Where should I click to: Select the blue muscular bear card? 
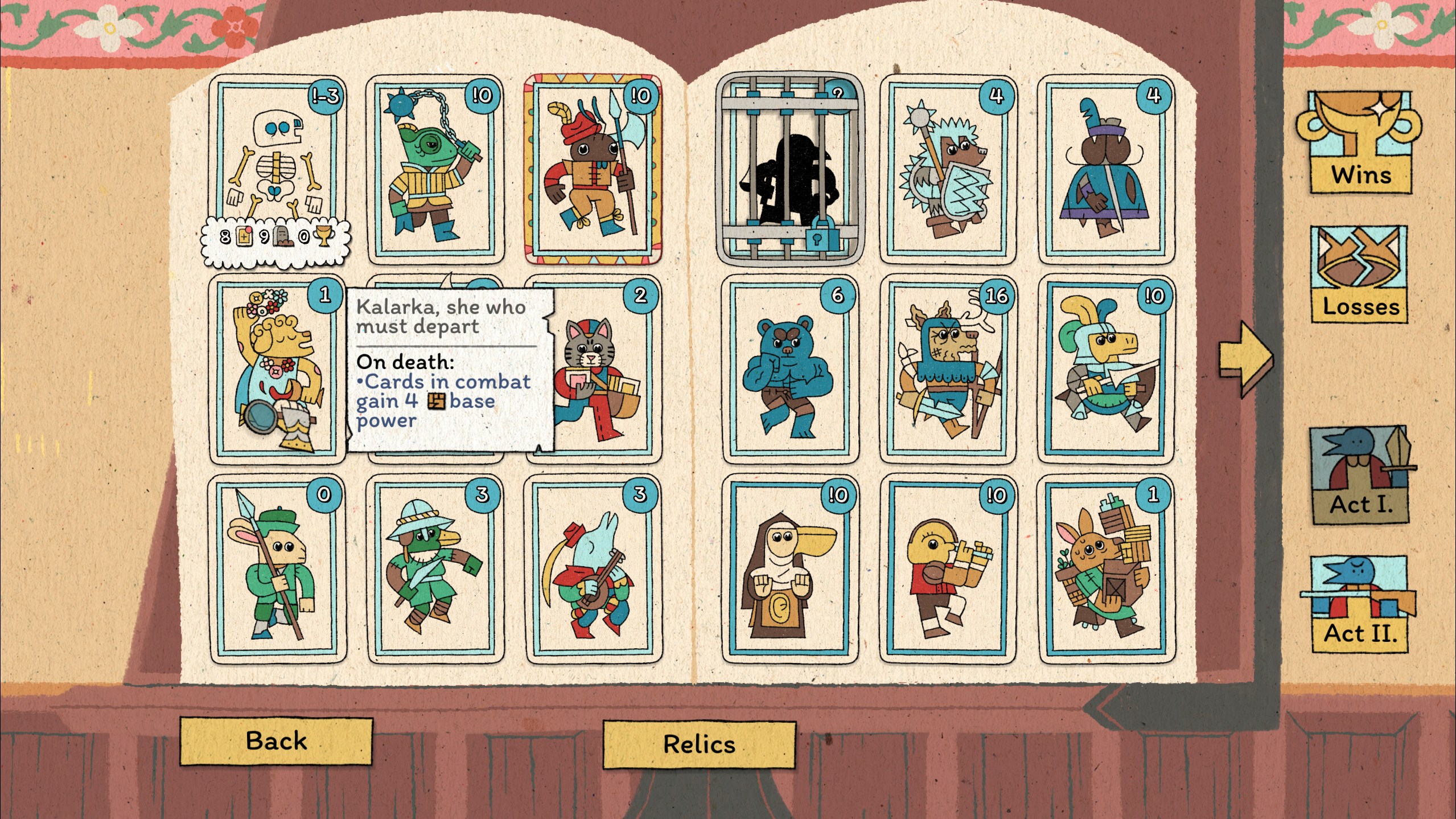790,369
